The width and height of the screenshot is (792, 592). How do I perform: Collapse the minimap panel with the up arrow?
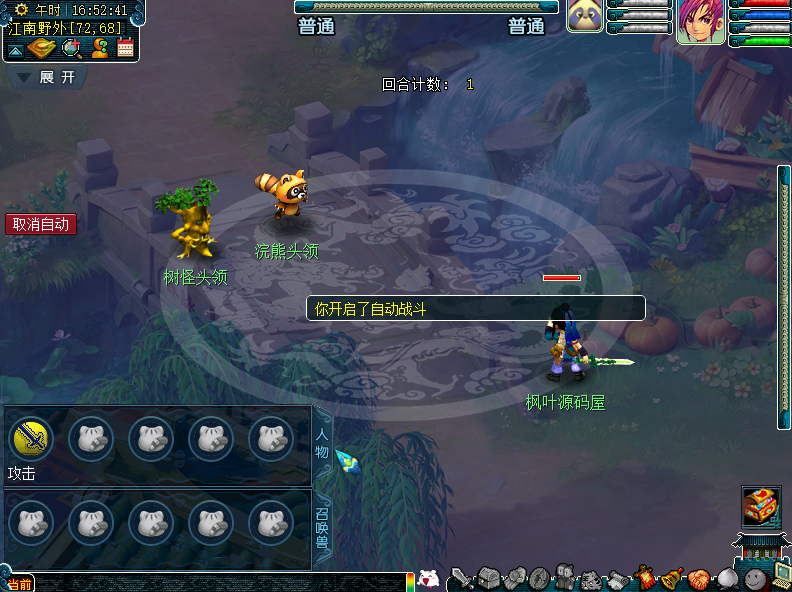(17, 48)
